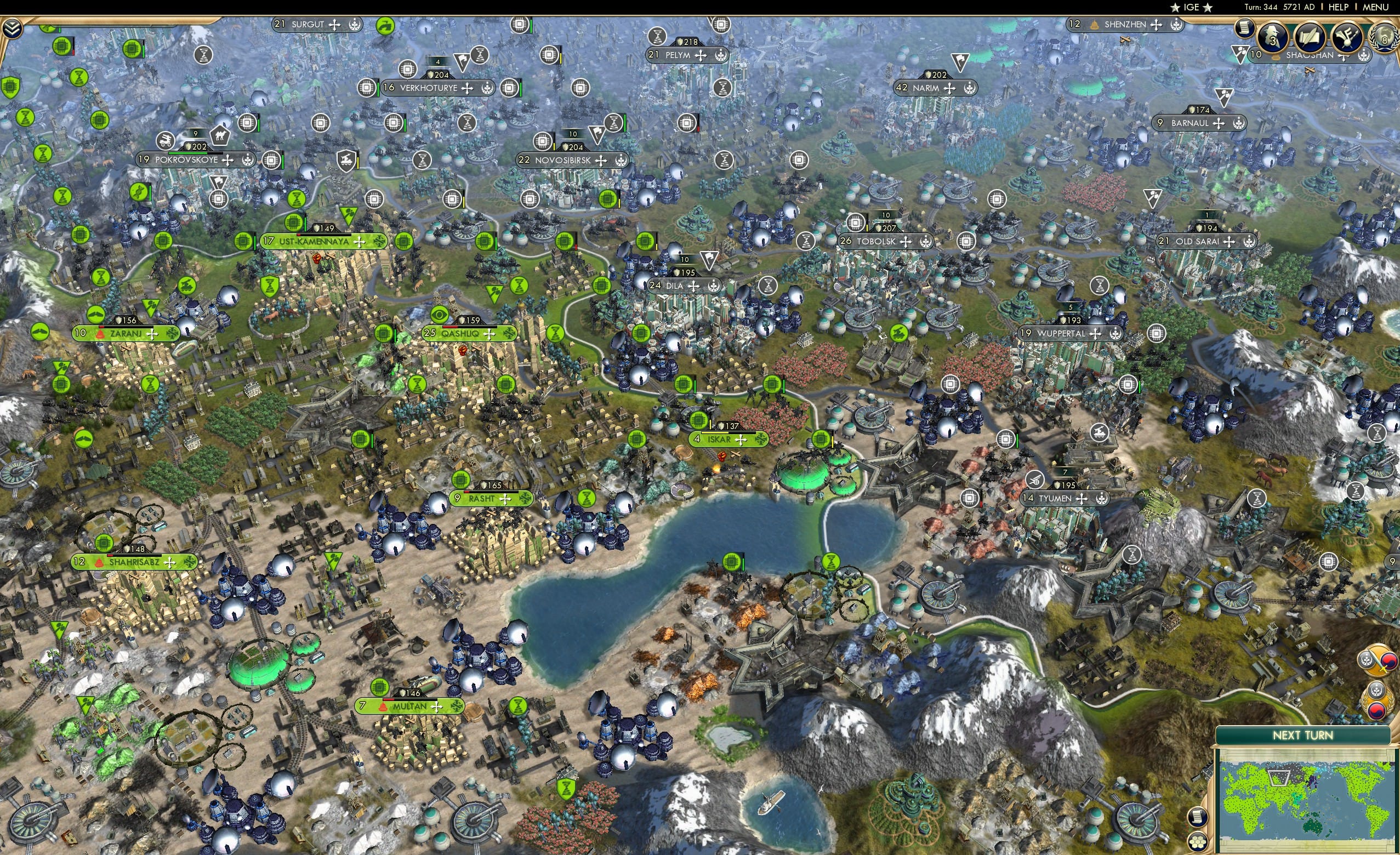The height and width of the screenshot is (855, 1400).
Task: Open HELP from the top bar
Action: pos(1339,7)
